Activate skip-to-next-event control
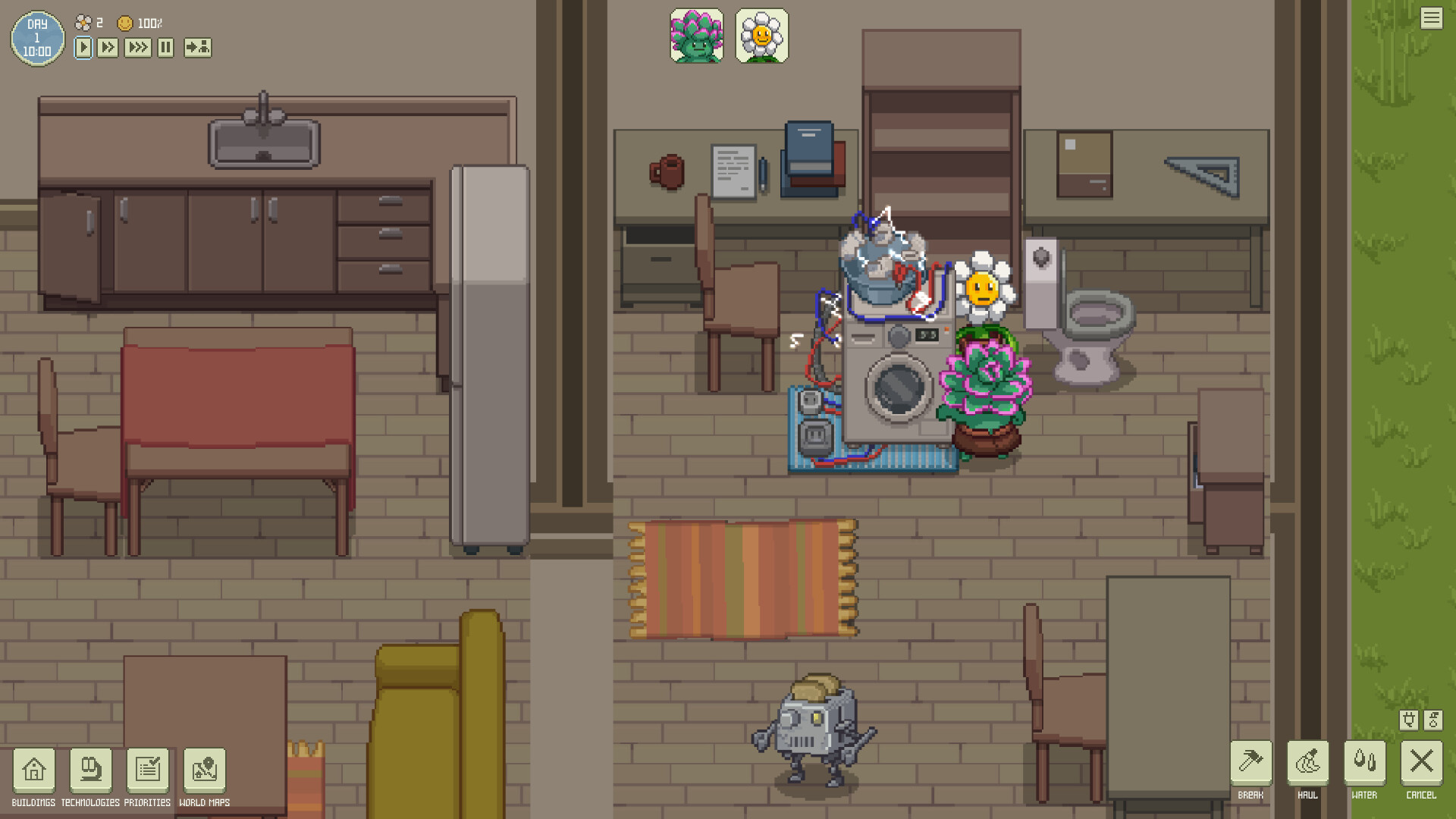The height and width of the screenshot is (819, 1456). (x=196, y=47)
